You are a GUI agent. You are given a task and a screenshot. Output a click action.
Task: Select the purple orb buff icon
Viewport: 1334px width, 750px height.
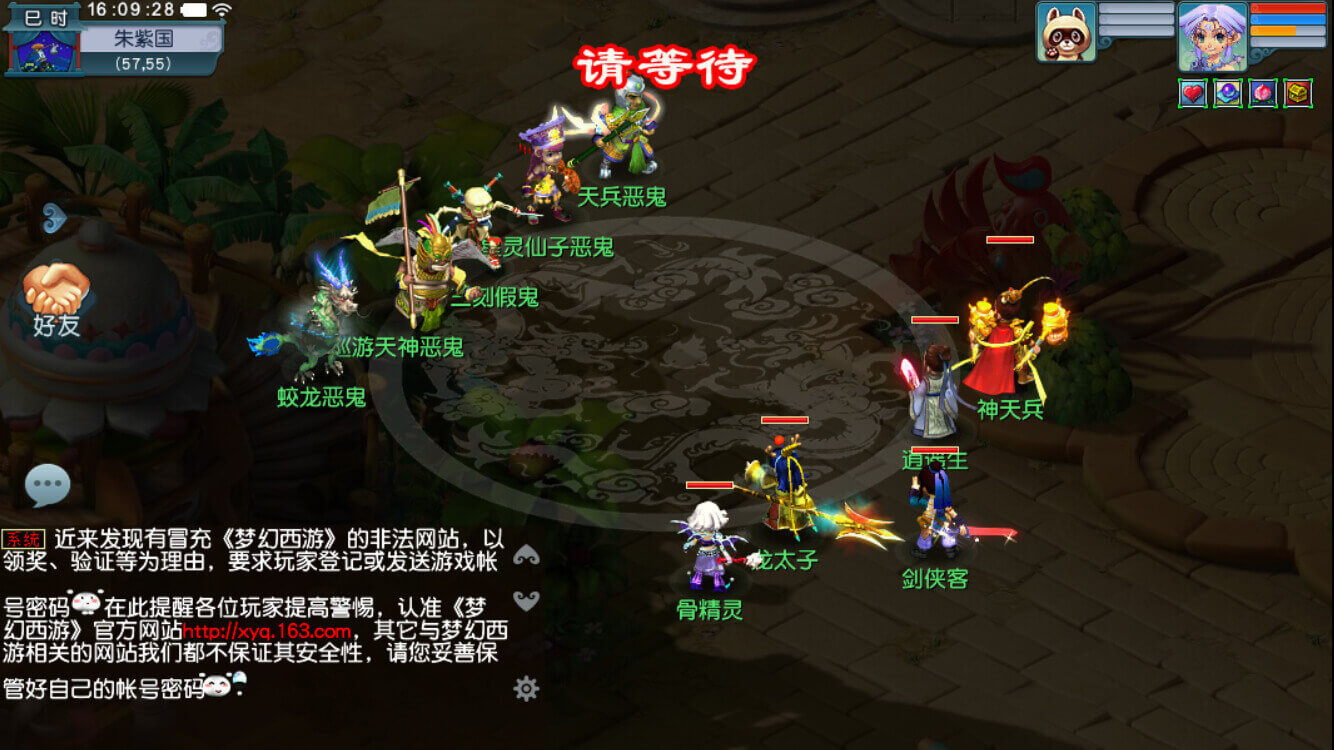(x=1228, y=93)
